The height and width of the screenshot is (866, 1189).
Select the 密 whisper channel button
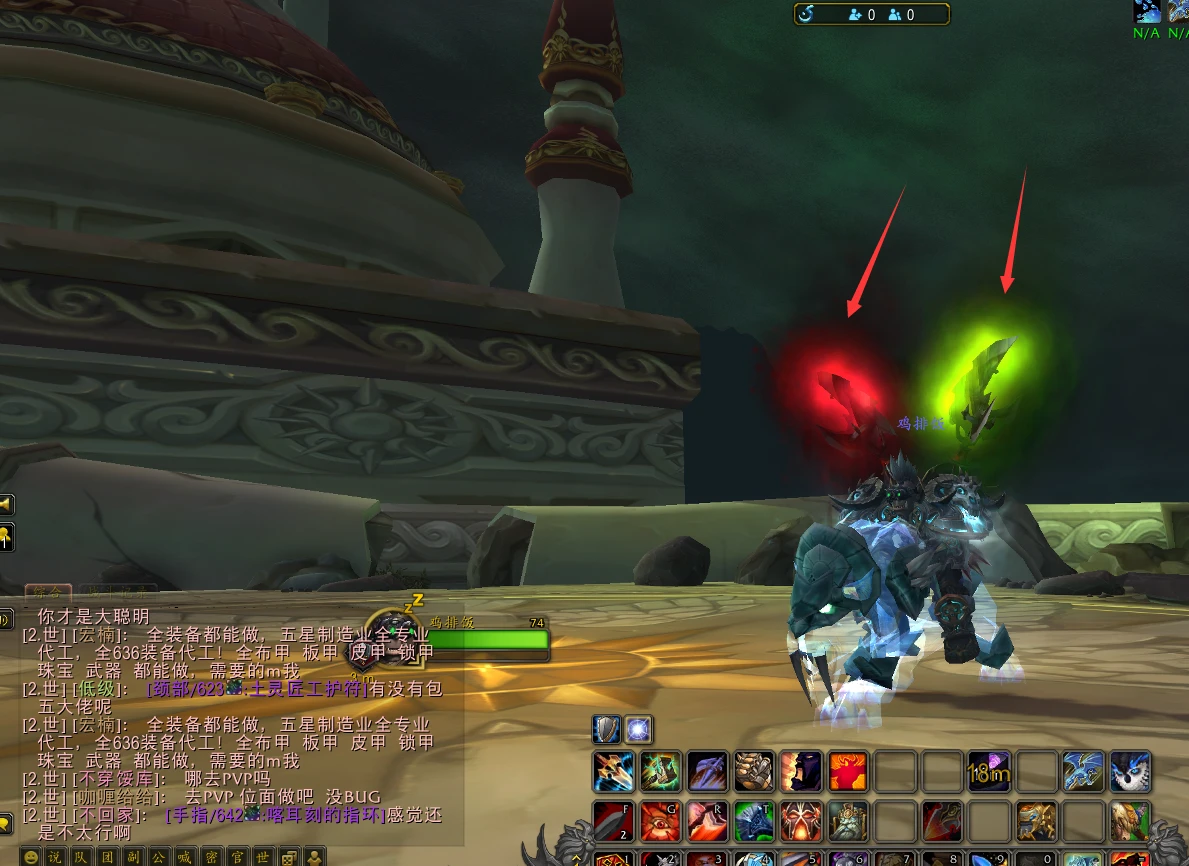[211, 857]
